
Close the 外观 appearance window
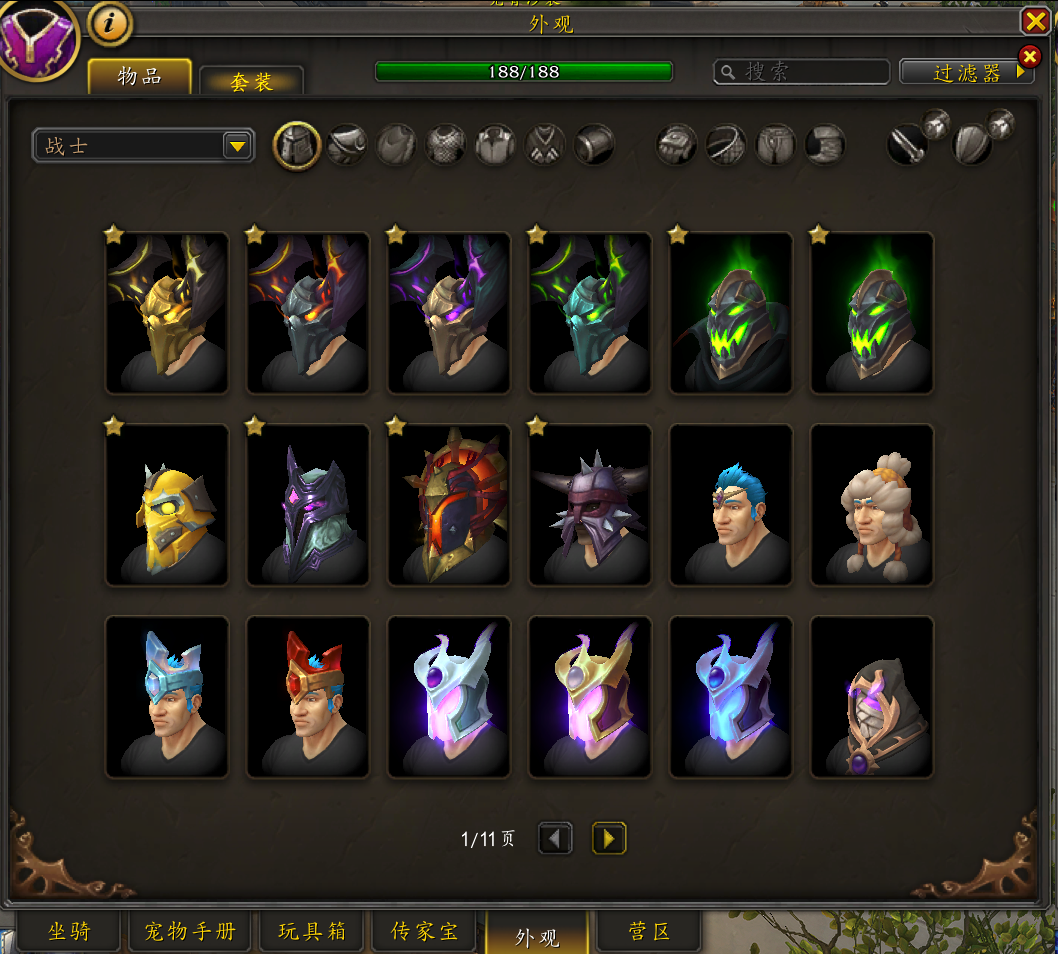[1034, 21]
